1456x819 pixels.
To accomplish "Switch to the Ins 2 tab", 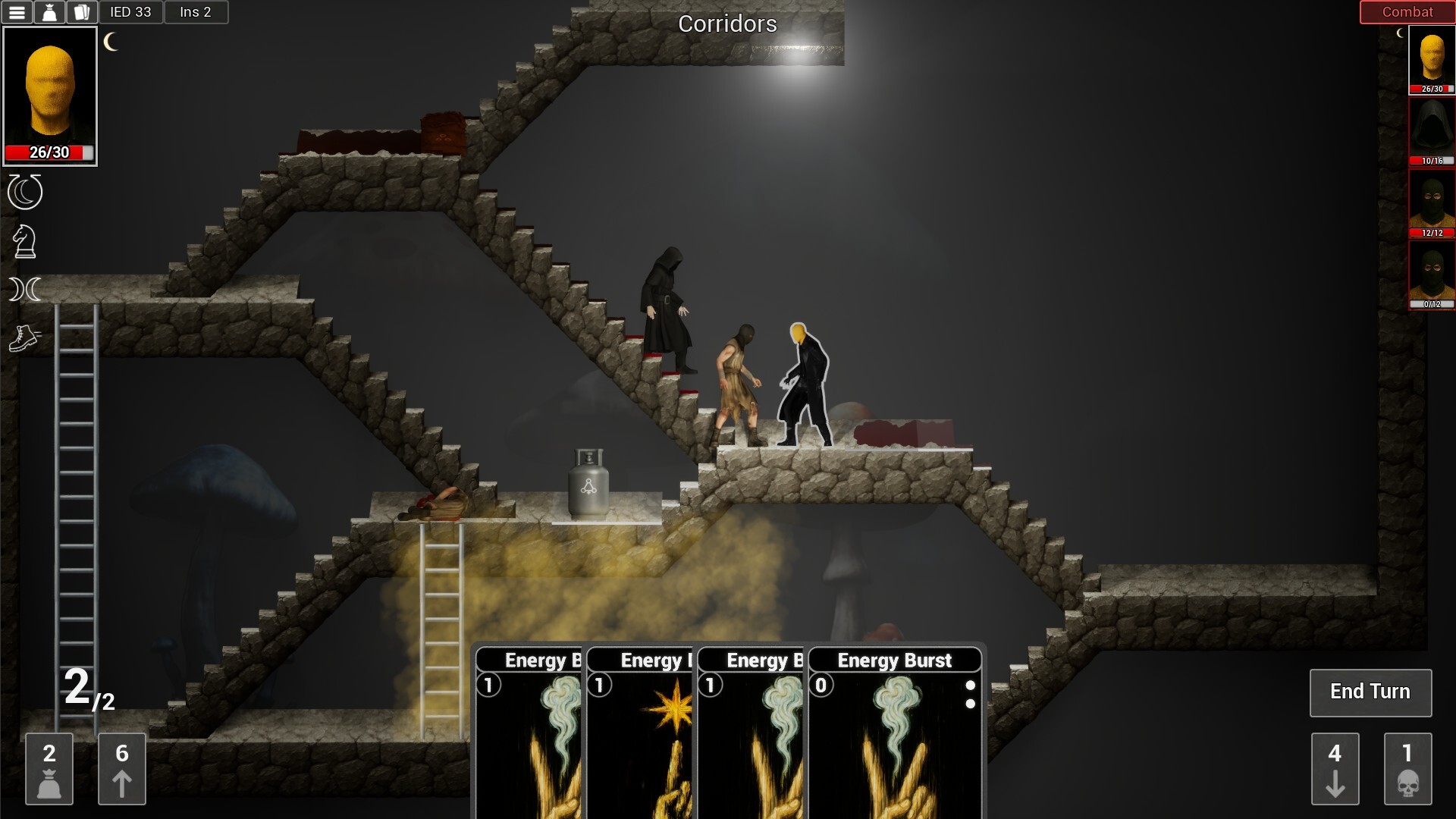I will [196, 11].
